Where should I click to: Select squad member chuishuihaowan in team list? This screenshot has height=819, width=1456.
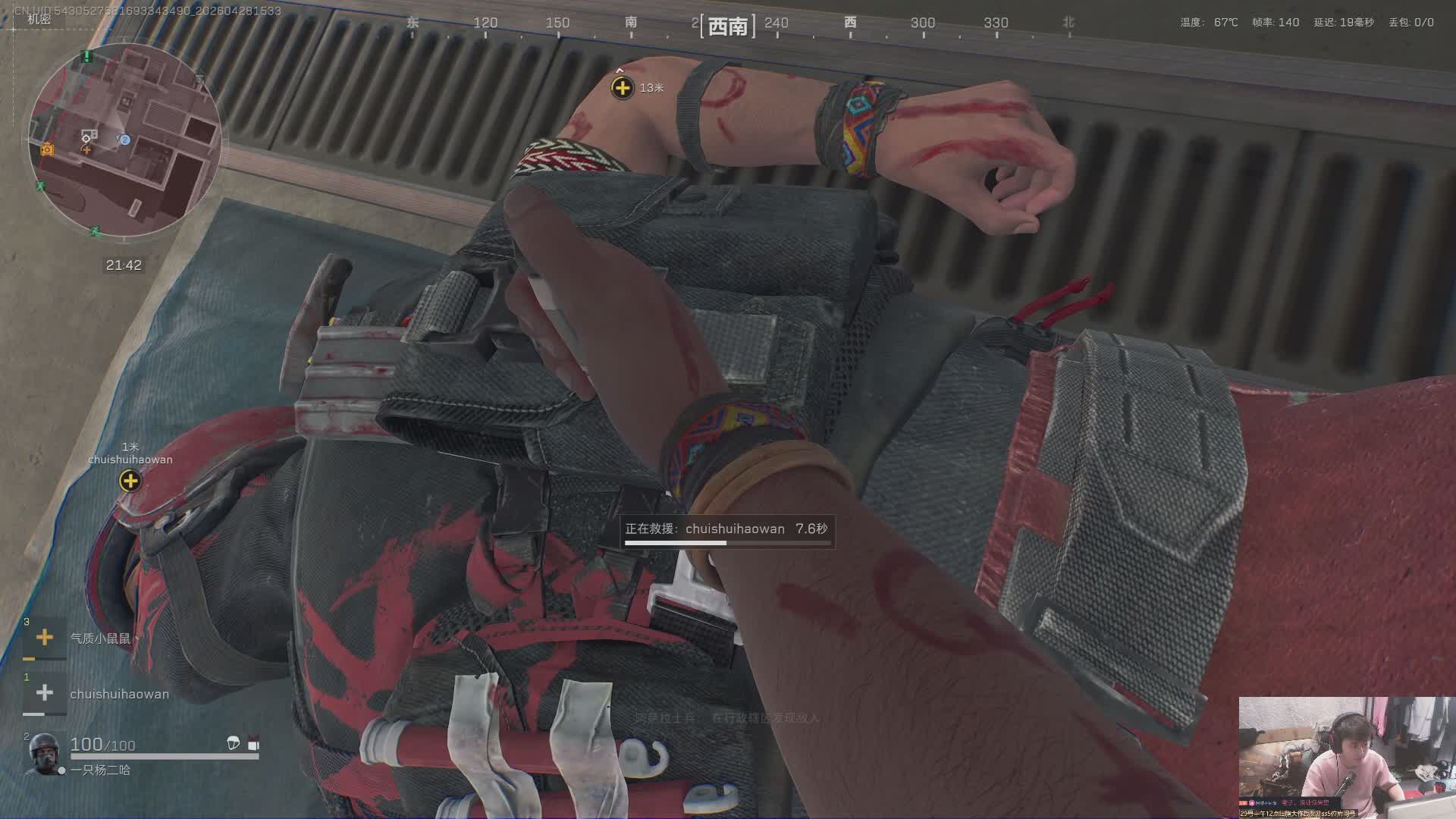click(x=119, y=694)
